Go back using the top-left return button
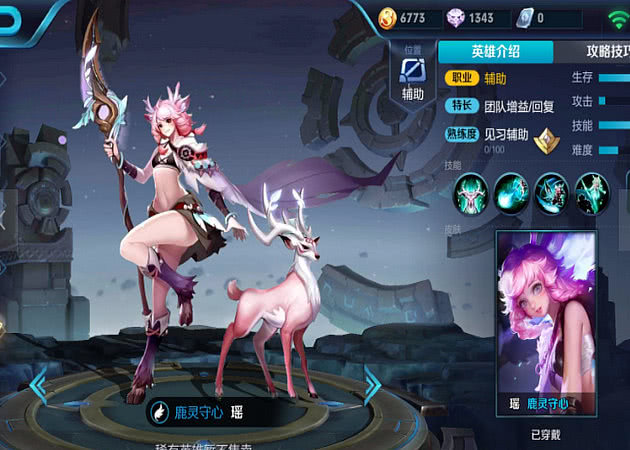 coord(12,20)
